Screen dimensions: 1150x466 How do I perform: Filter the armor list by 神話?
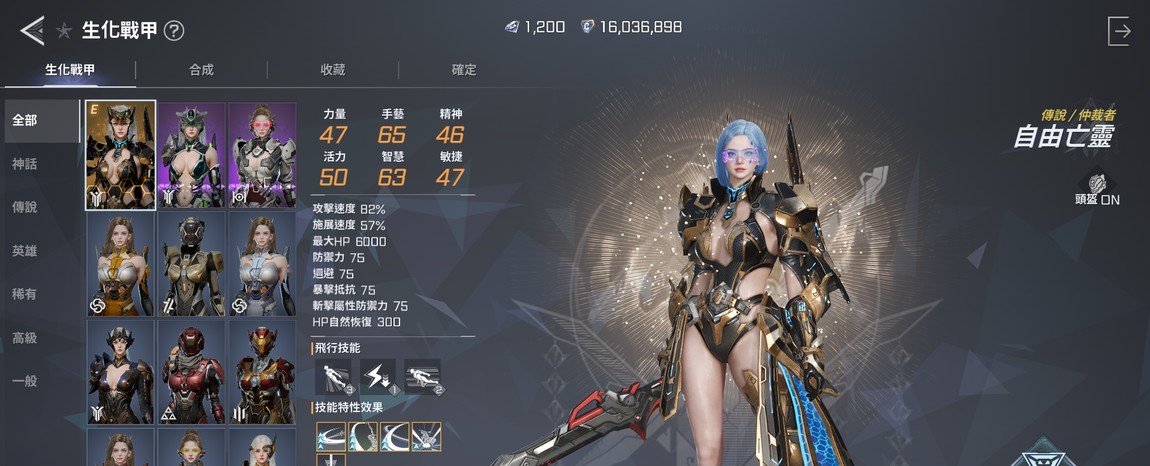pos(25,164)
